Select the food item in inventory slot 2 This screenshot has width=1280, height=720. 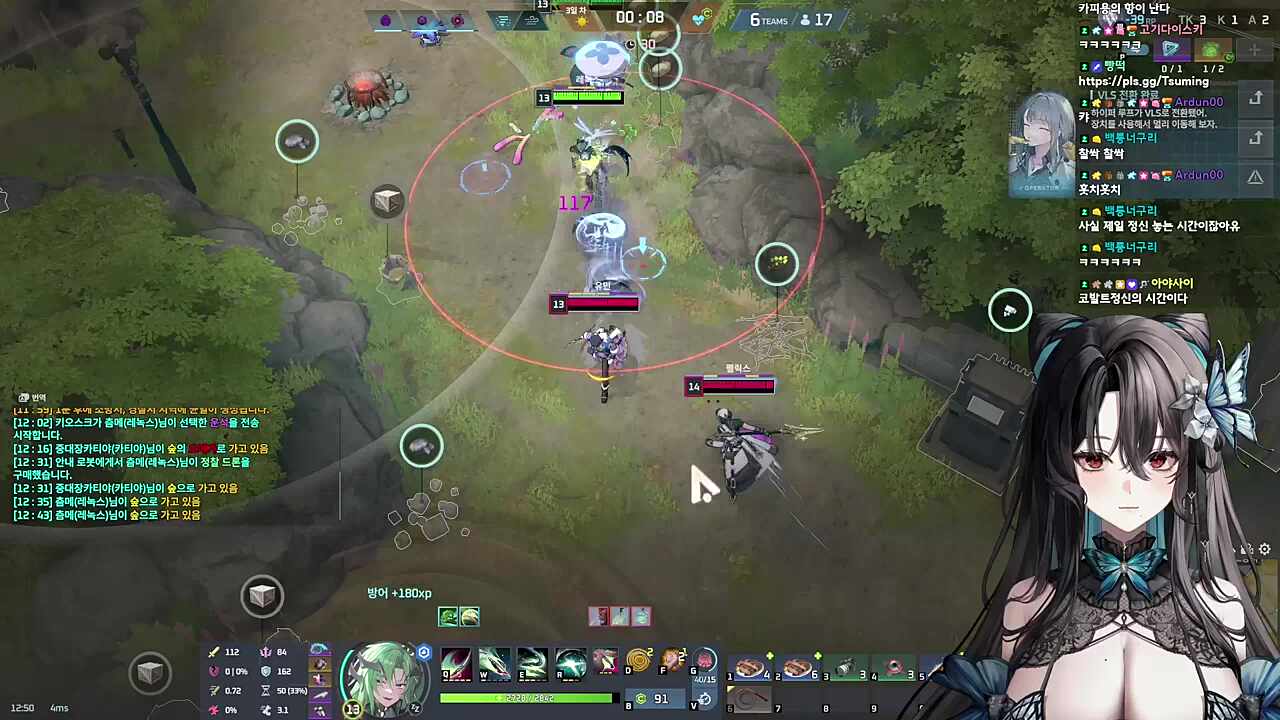coord(798,668)
